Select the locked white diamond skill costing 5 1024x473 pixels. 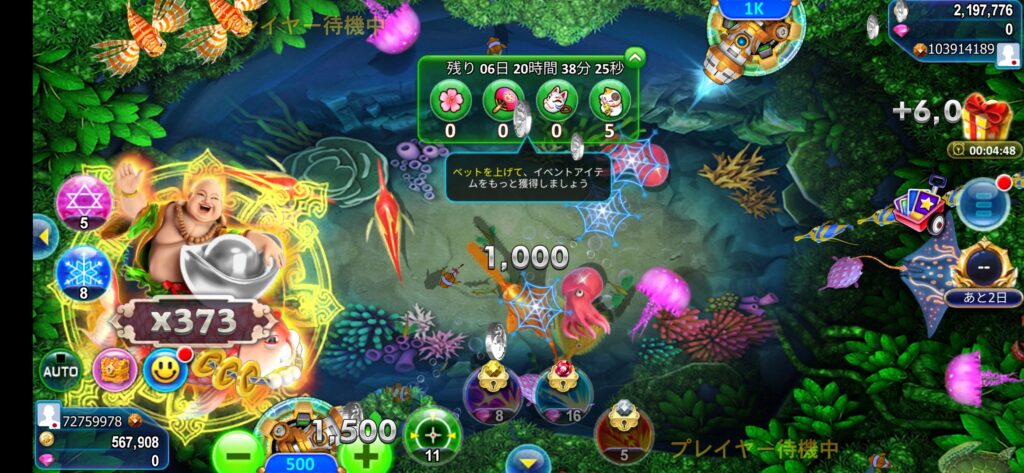click(x=624, y=432)
